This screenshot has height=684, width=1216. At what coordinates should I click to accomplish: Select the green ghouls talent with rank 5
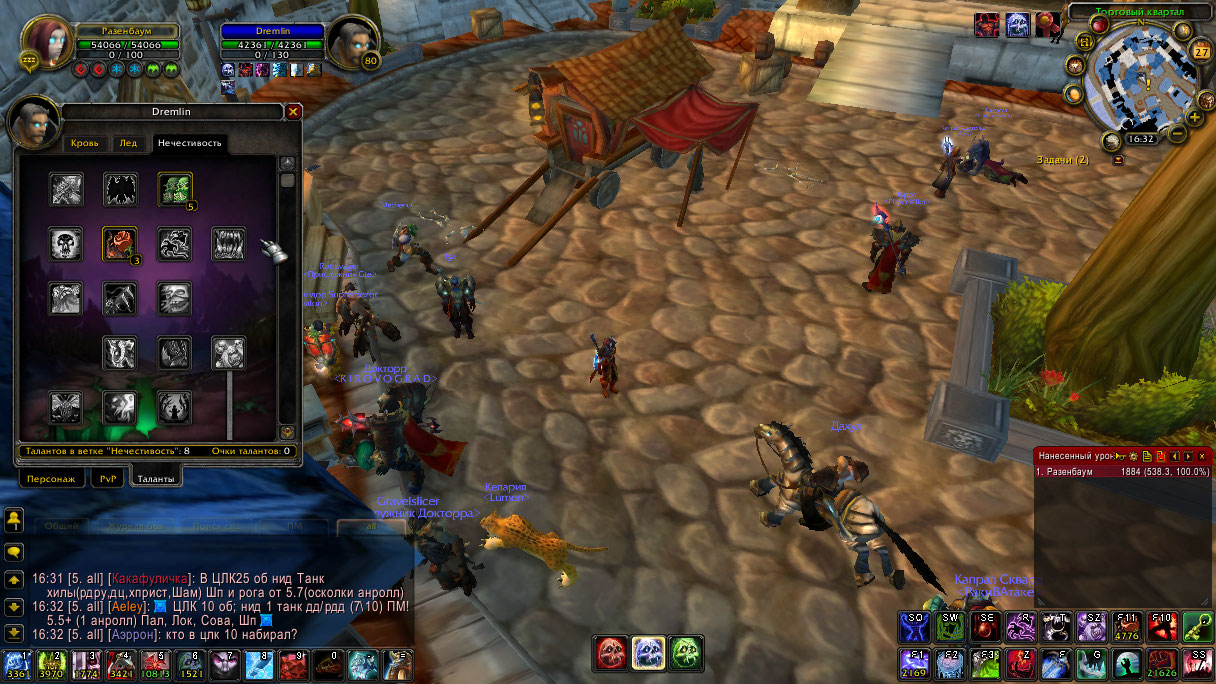(175, 188)
